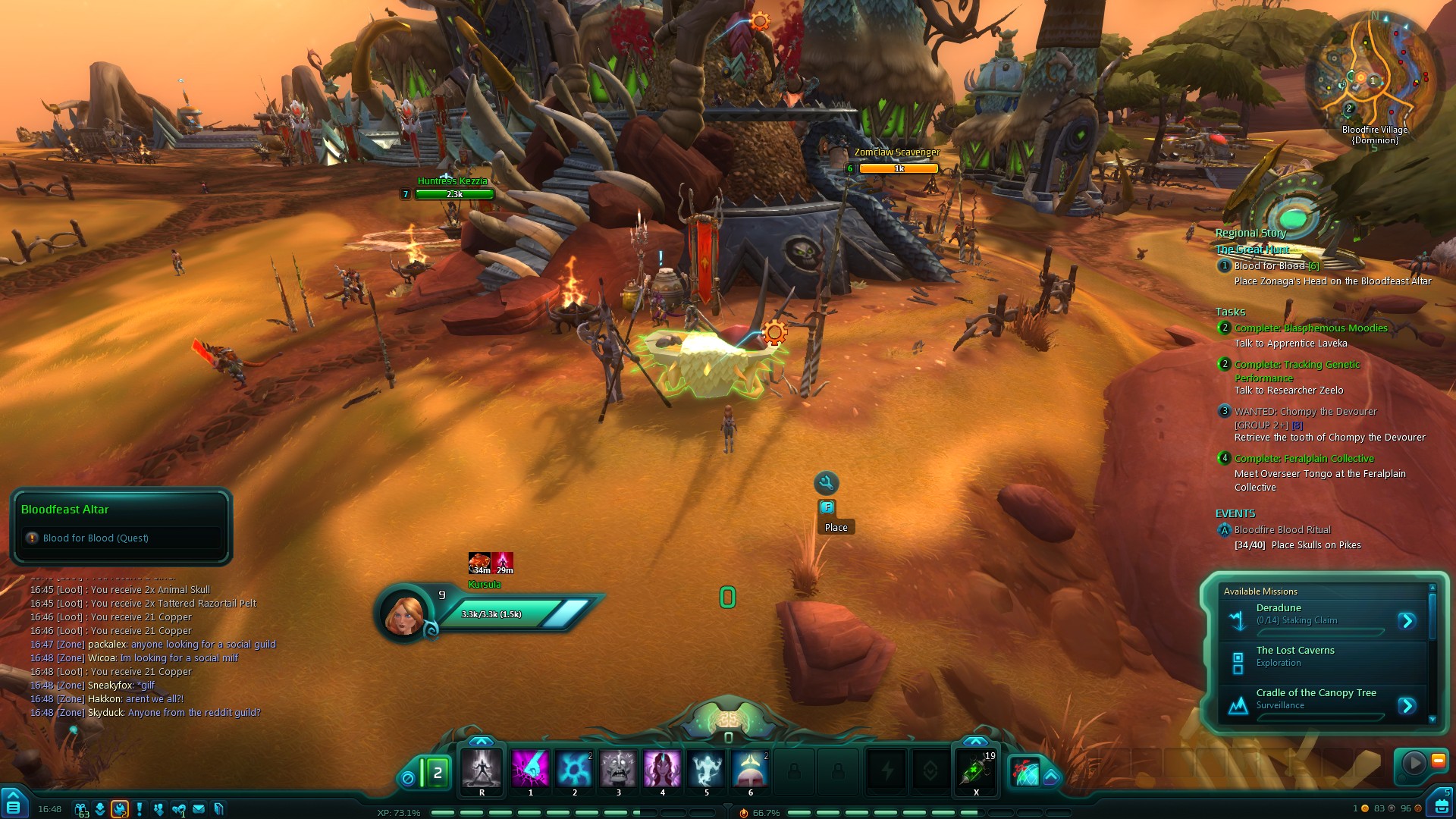This screenshot has height=819, width=1456.
Task: Open the inventory bag icon in bottom-right corner
Action: point(1438,805)
